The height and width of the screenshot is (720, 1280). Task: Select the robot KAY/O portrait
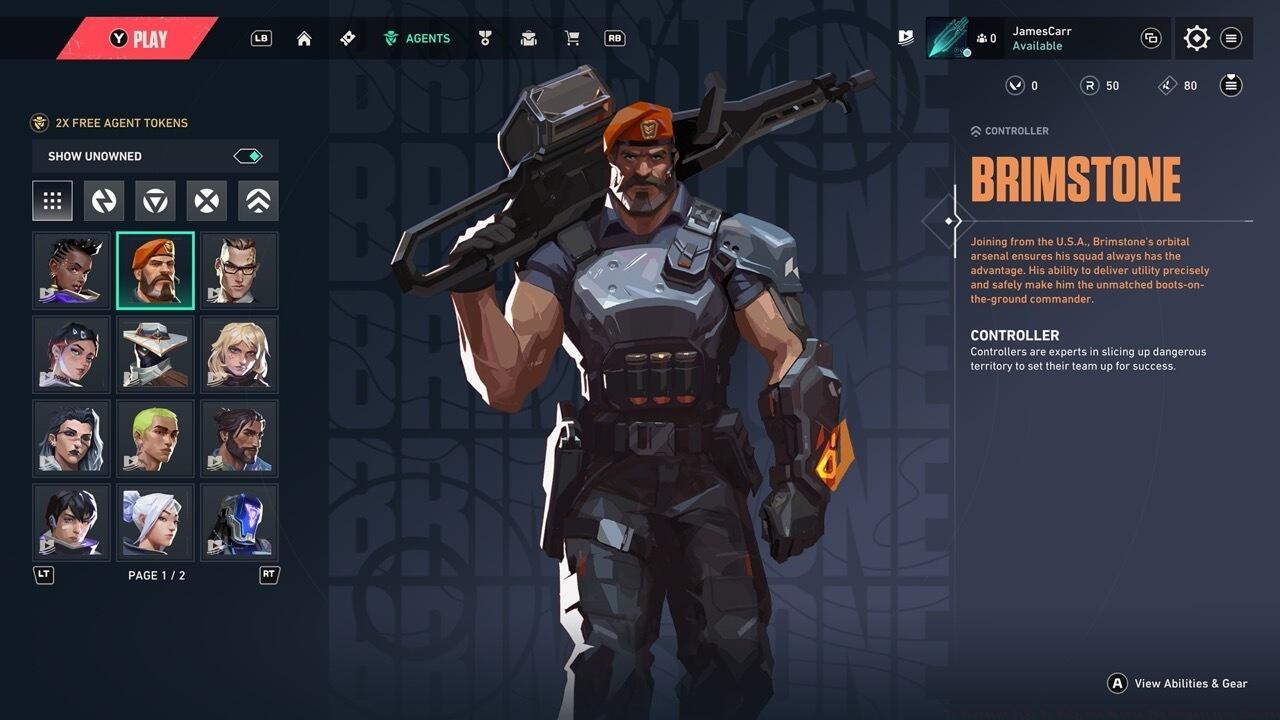click(x=239, y=523)
